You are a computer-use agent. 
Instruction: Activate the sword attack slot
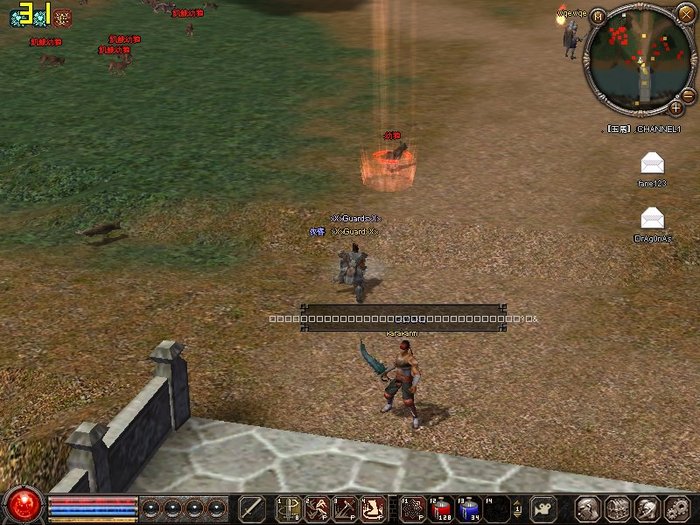[252, 508]
